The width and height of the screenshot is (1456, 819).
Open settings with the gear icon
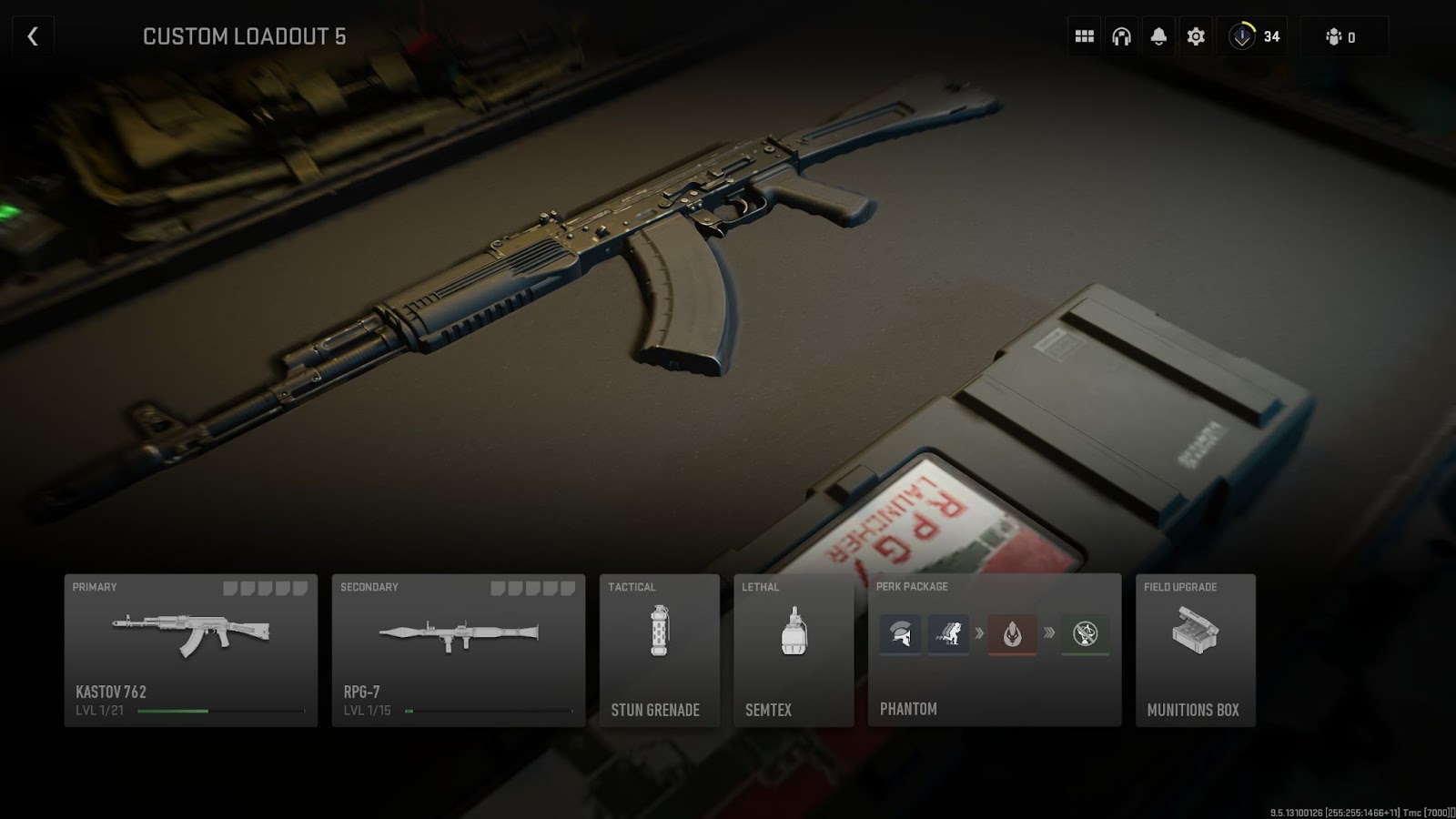1196,36
